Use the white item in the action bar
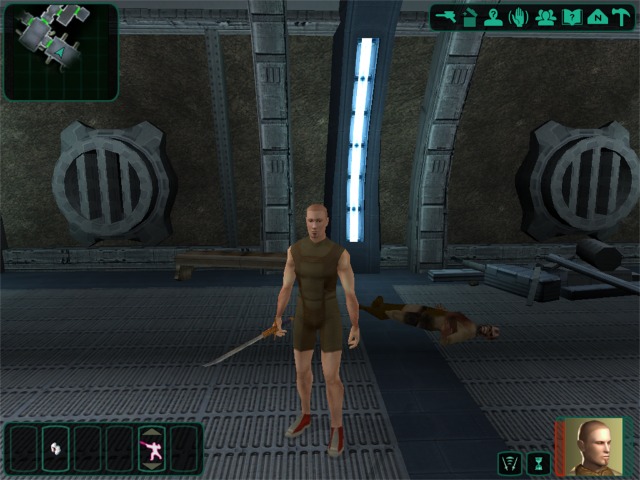The image size is (640, 480). pyautogui.click(x=56, y=449)
